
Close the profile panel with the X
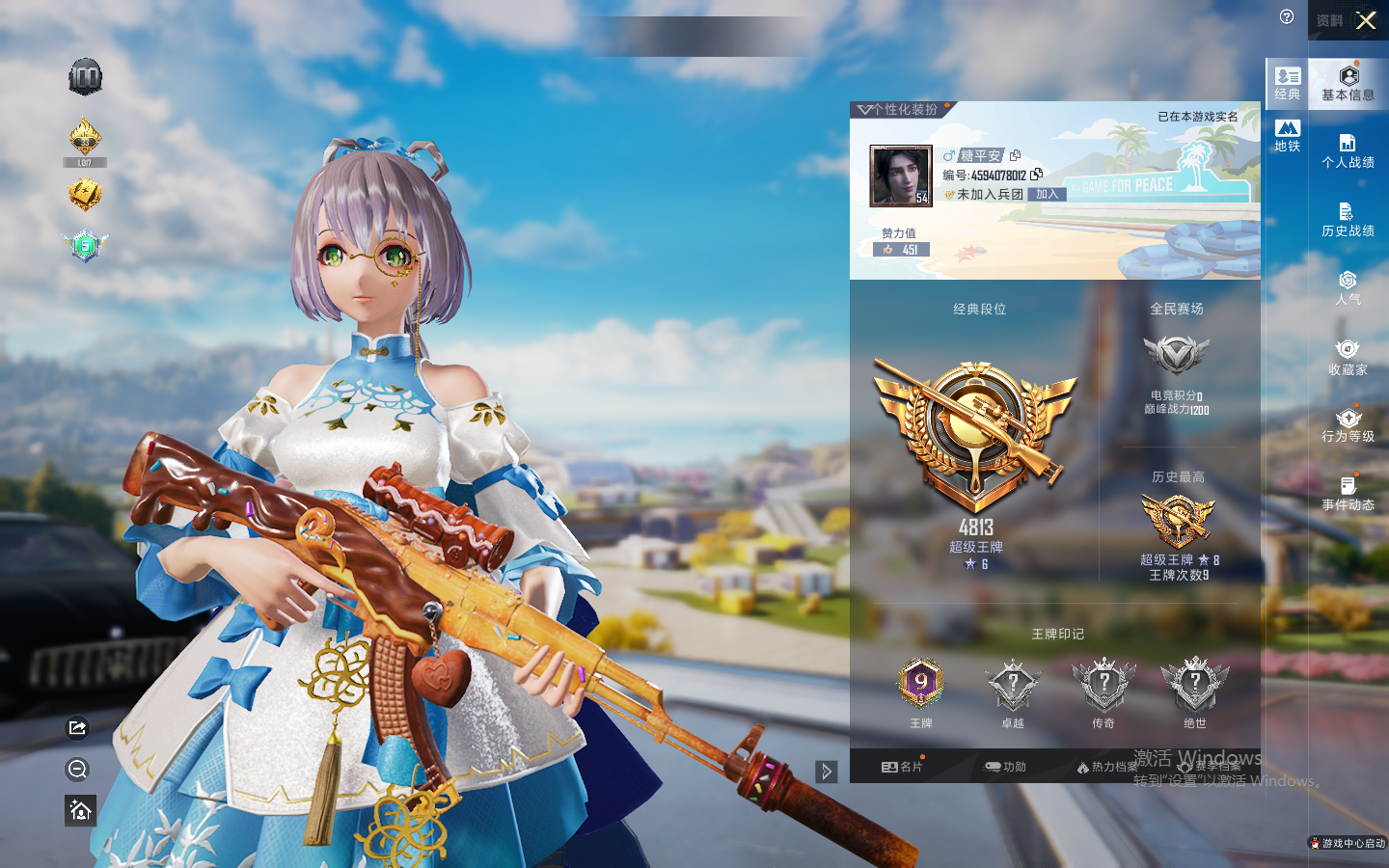click(1366, 20)
